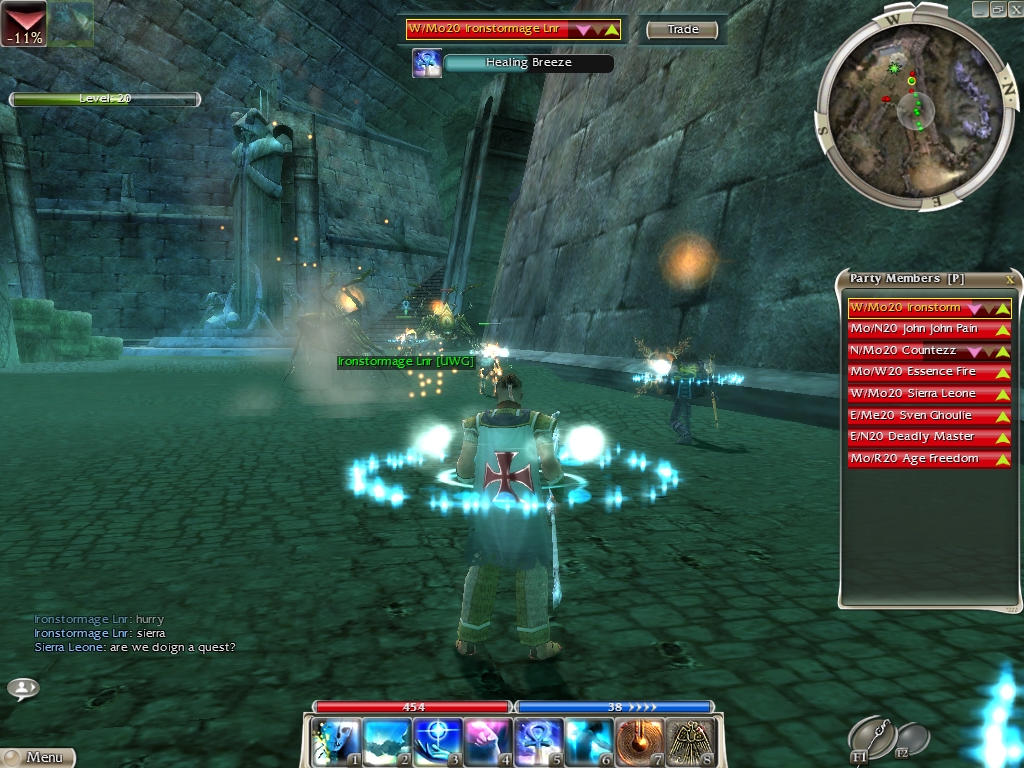
Task: Click the Trade button
Action: tap(682, 30)
